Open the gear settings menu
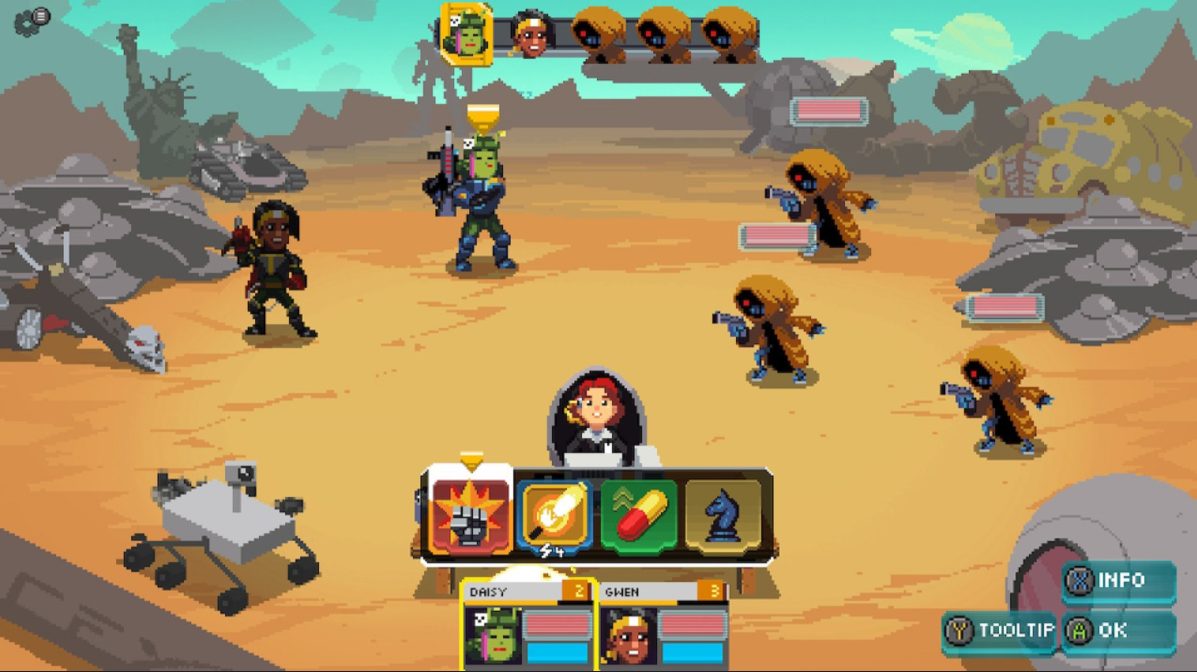 pos(30,20)
